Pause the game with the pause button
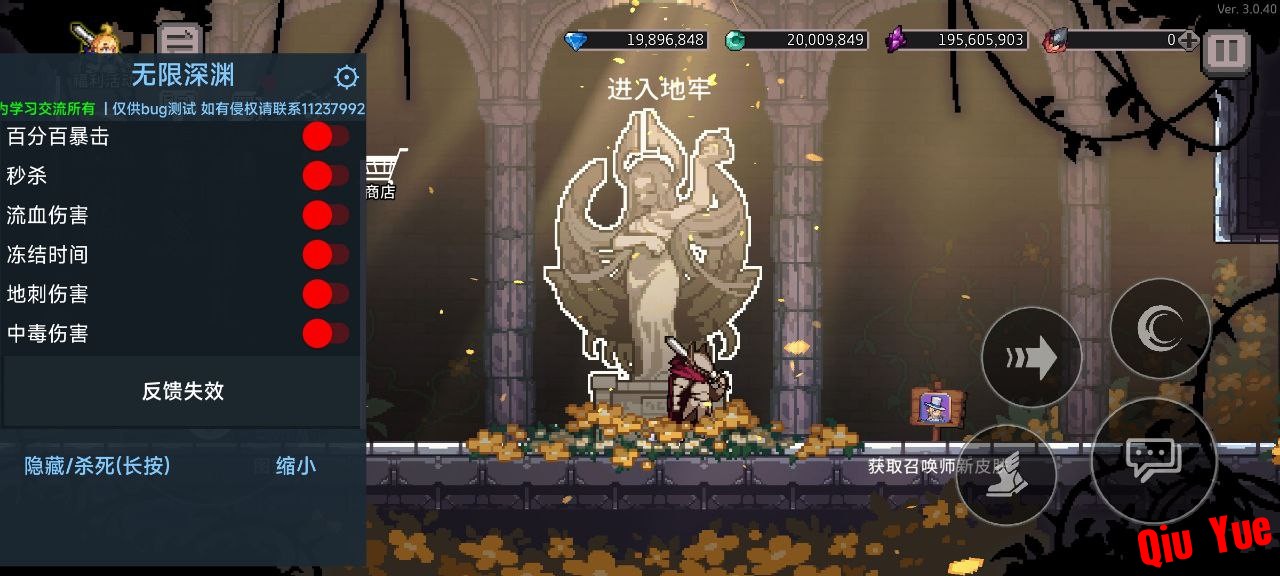This screenshot has height=576, width=1280. [x=1225, y=50]
